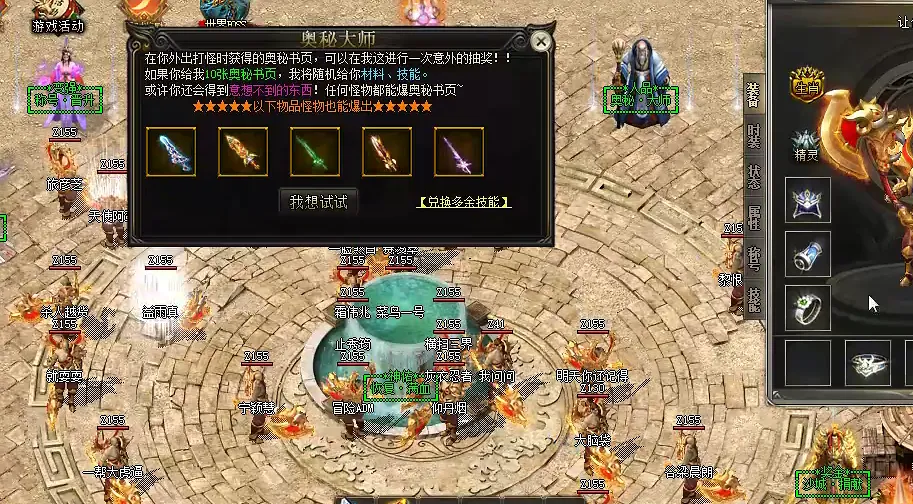Open the 技能 skills tab
The height and width of the screenshot is (504, 913).
(x=753, y=299)
